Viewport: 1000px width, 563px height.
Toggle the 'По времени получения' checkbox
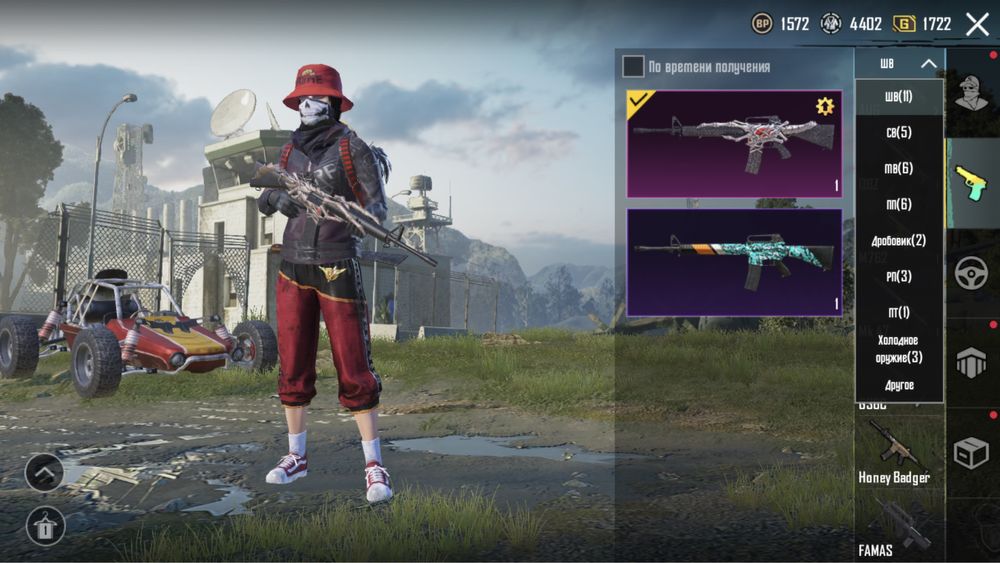pos(633,67)
